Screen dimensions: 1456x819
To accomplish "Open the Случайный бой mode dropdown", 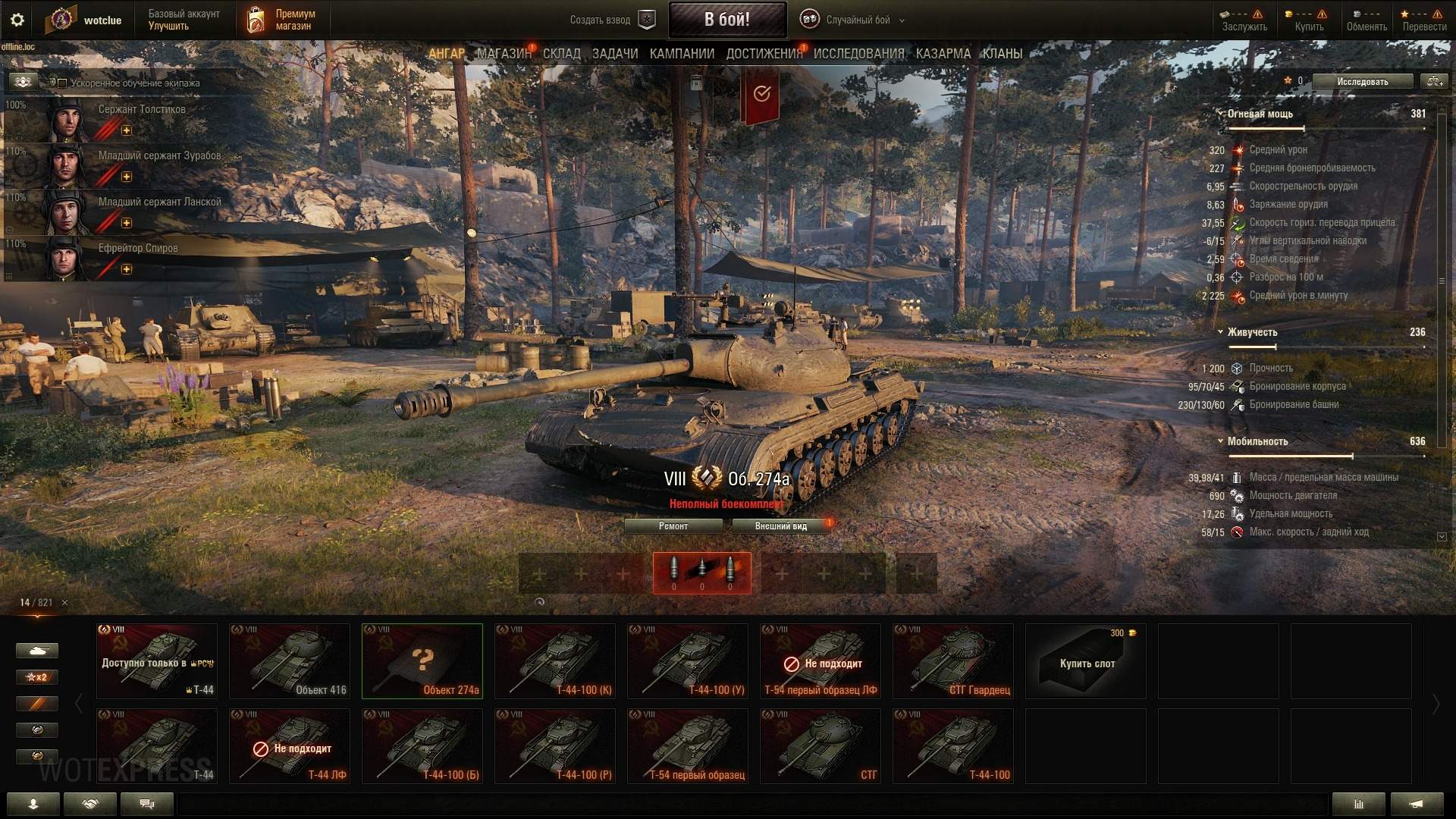I will pos(857,20).
